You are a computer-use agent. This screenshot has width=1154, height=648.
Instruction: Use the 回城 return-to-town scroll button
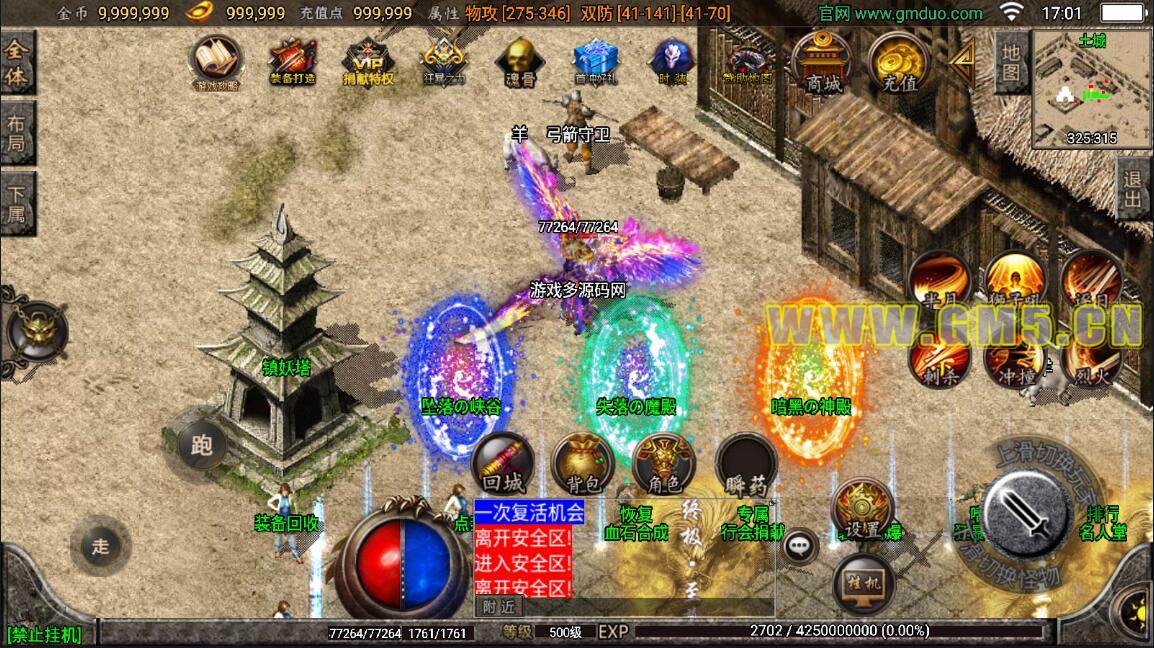[503, 465]
